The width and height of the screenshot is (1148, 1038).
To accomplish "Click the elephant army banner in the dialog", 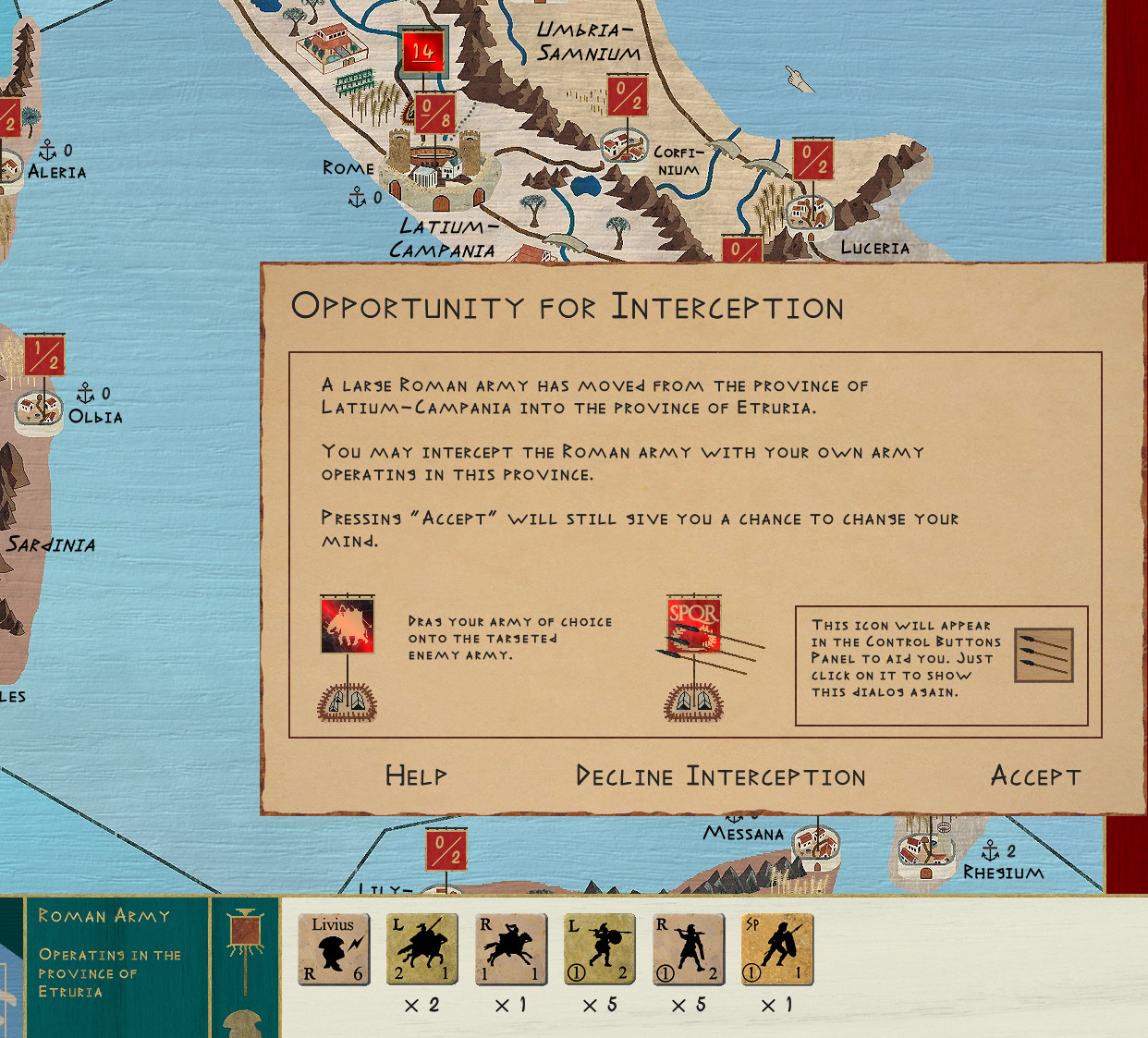I will coord(348,625).
